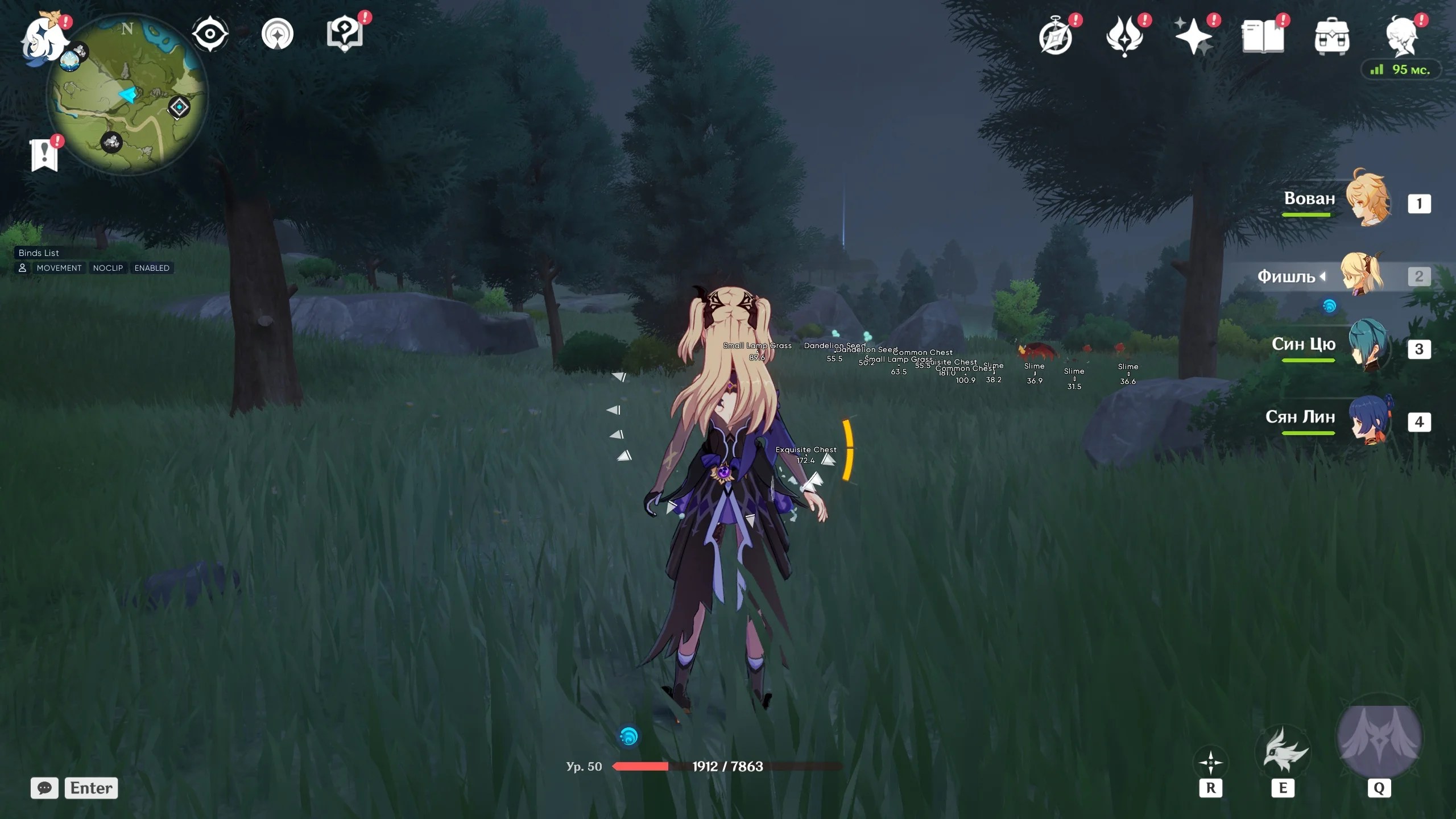Image resolution: width=1456 pixels, height=819 pixels.
Task: Toggle NOCLIP in the Binds List
Action: (x=108, y=268)
